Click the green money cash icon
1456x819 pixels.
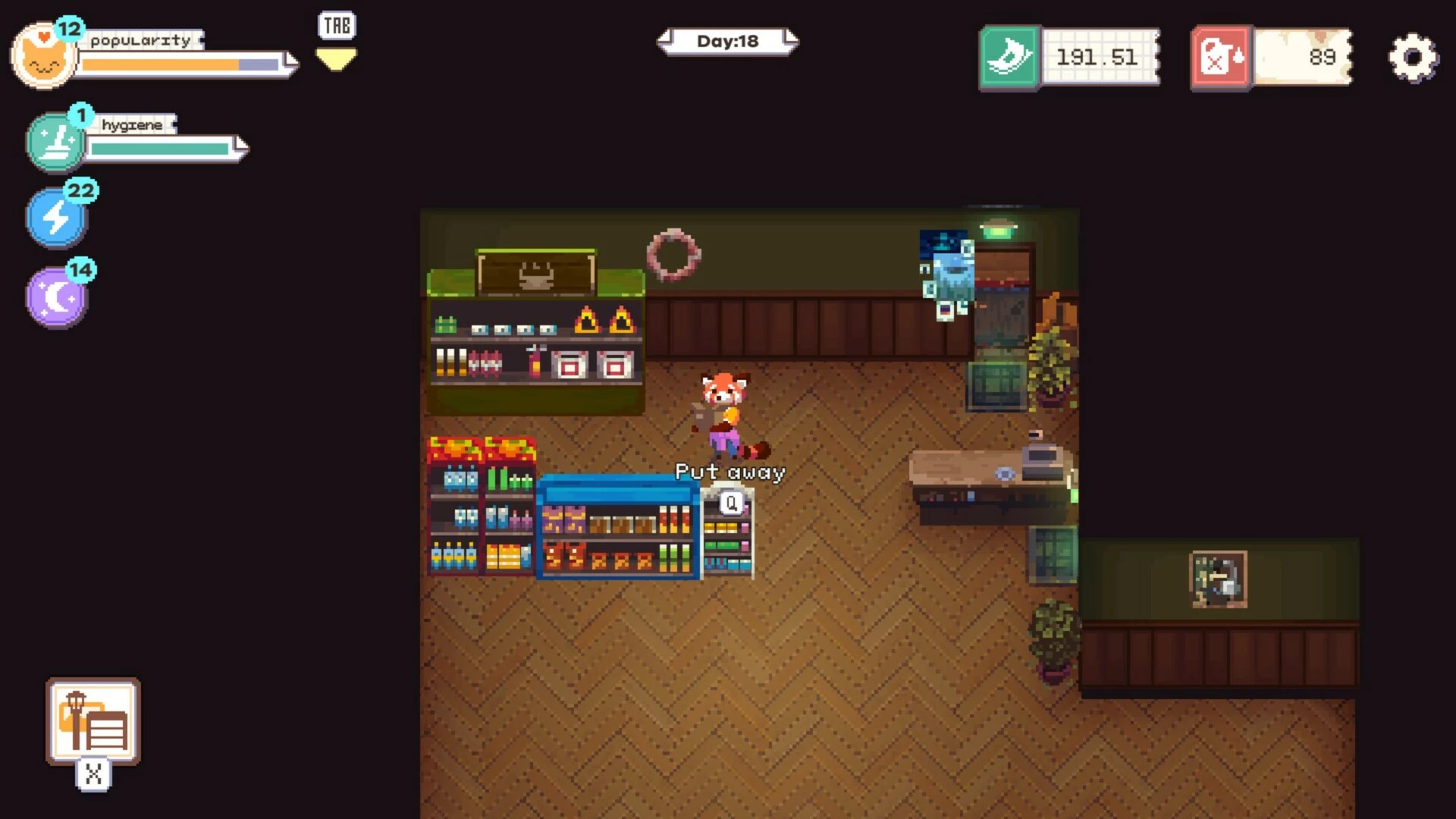pos(1009,58)
